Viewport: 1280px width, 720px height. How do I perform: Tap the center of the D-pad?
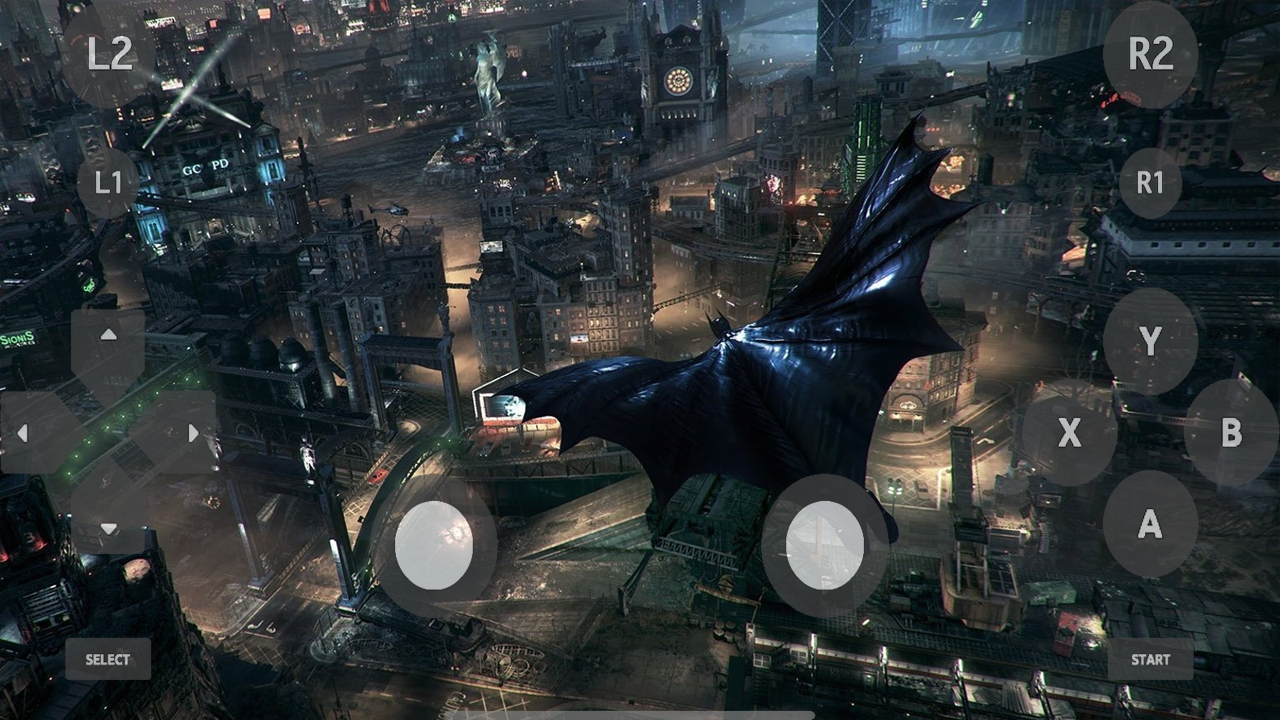point(107,433)
